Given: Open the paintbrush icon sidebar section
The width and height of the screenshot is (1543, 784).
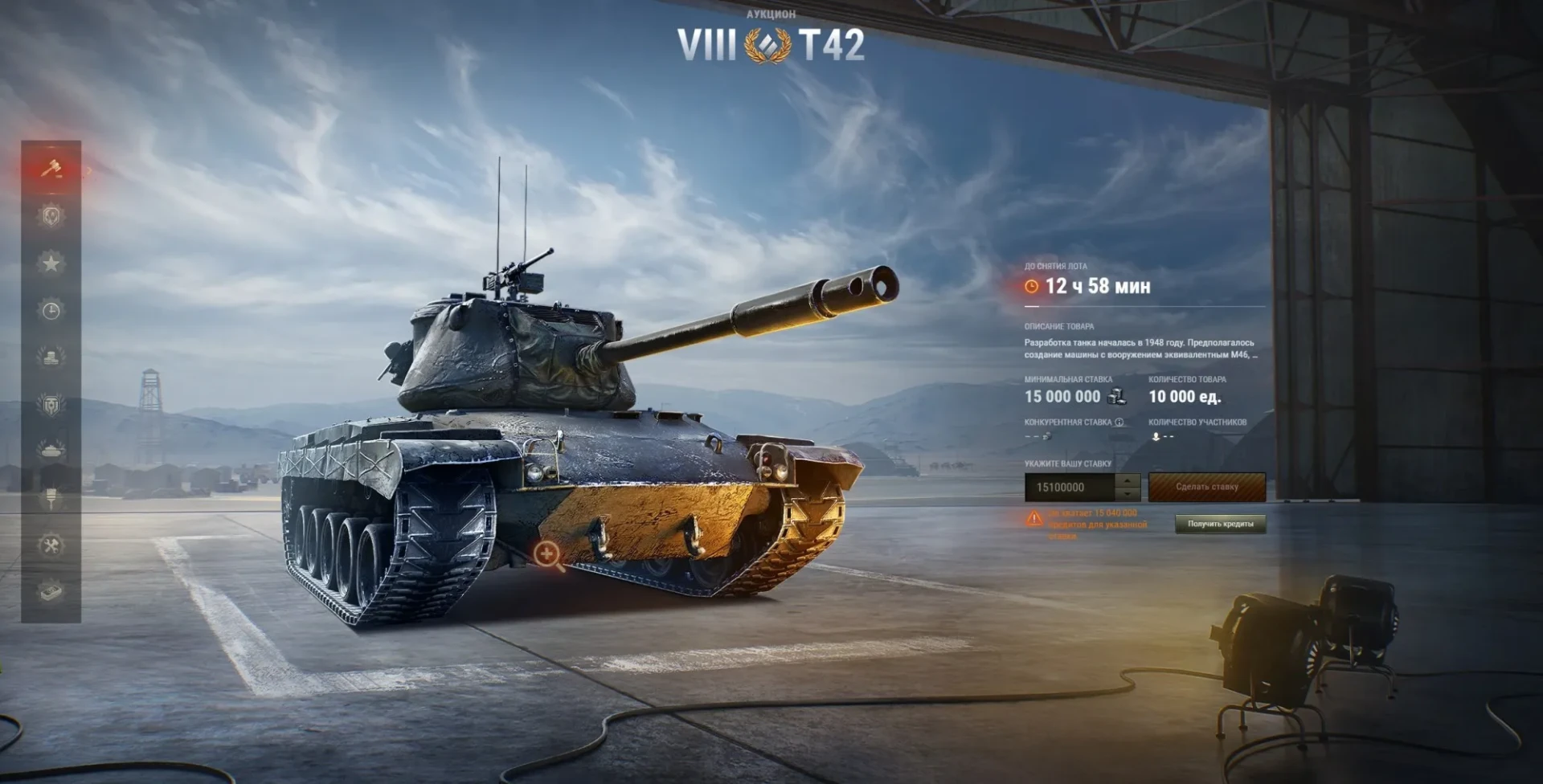Looking at the screenshot, I should [51, 499].
